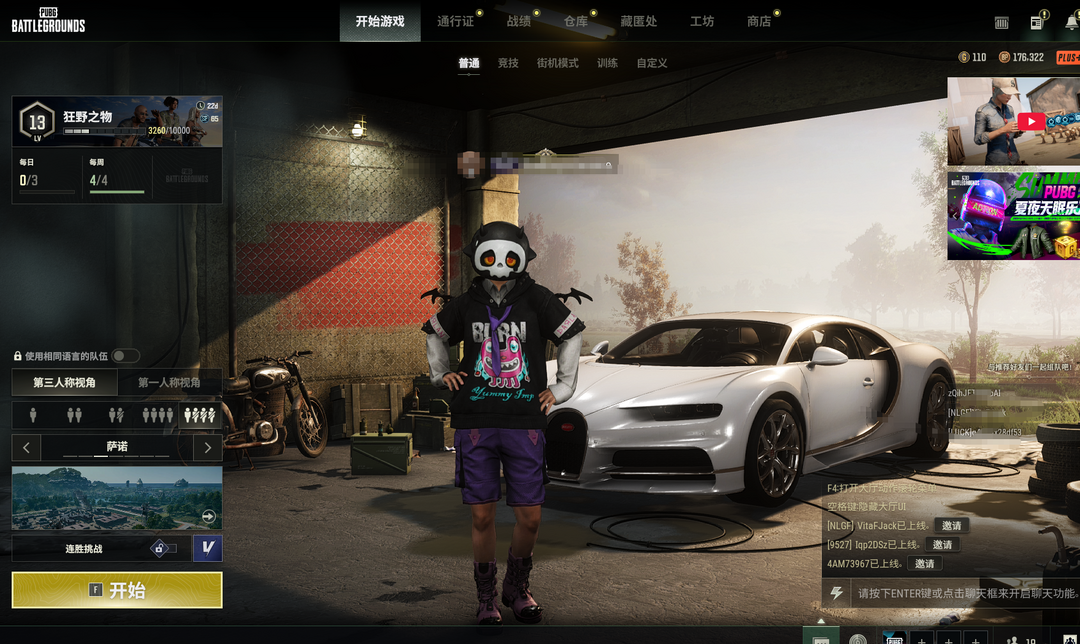The width and height of the screenshot is (1080, 644).
Task: Invite VitaFJack to the team
Action: (x=951, y=526)
